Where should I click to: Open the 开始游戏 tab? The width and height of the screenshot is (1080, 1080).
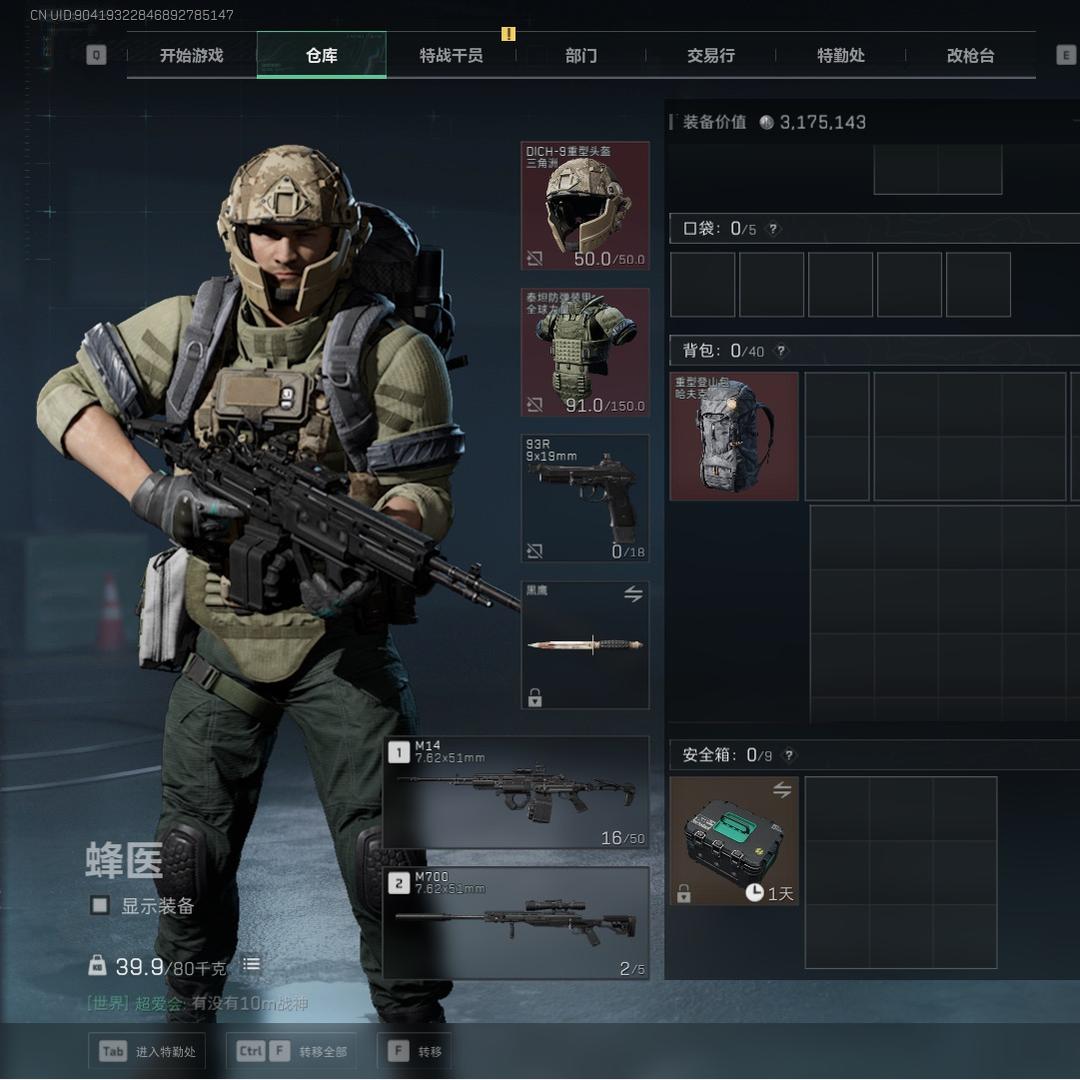pyautogui.click(x=191, y=56)
